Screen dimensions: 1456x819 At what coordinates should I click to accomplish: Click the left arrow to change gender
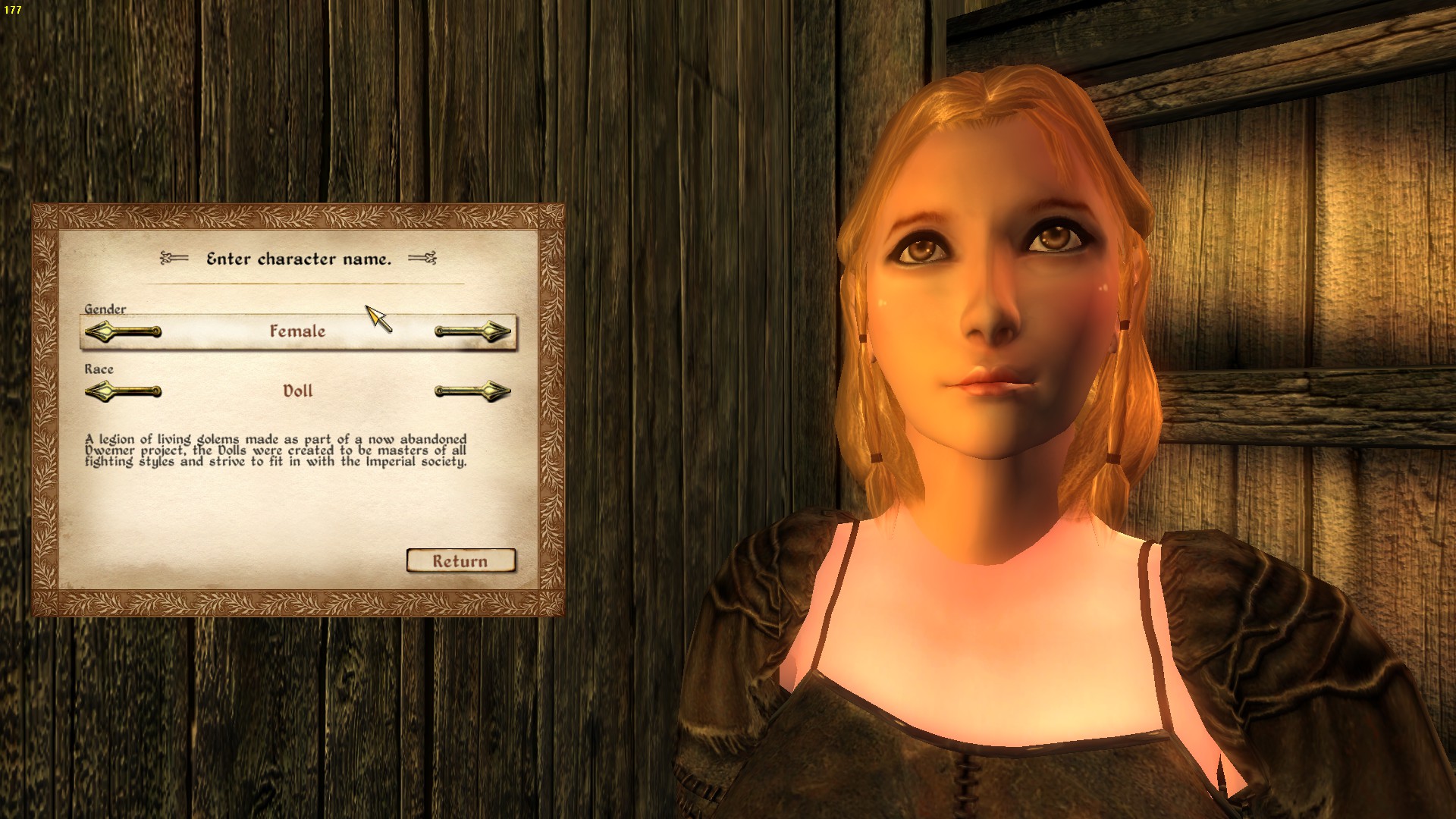pyautogui.click(x=124, y=331)
